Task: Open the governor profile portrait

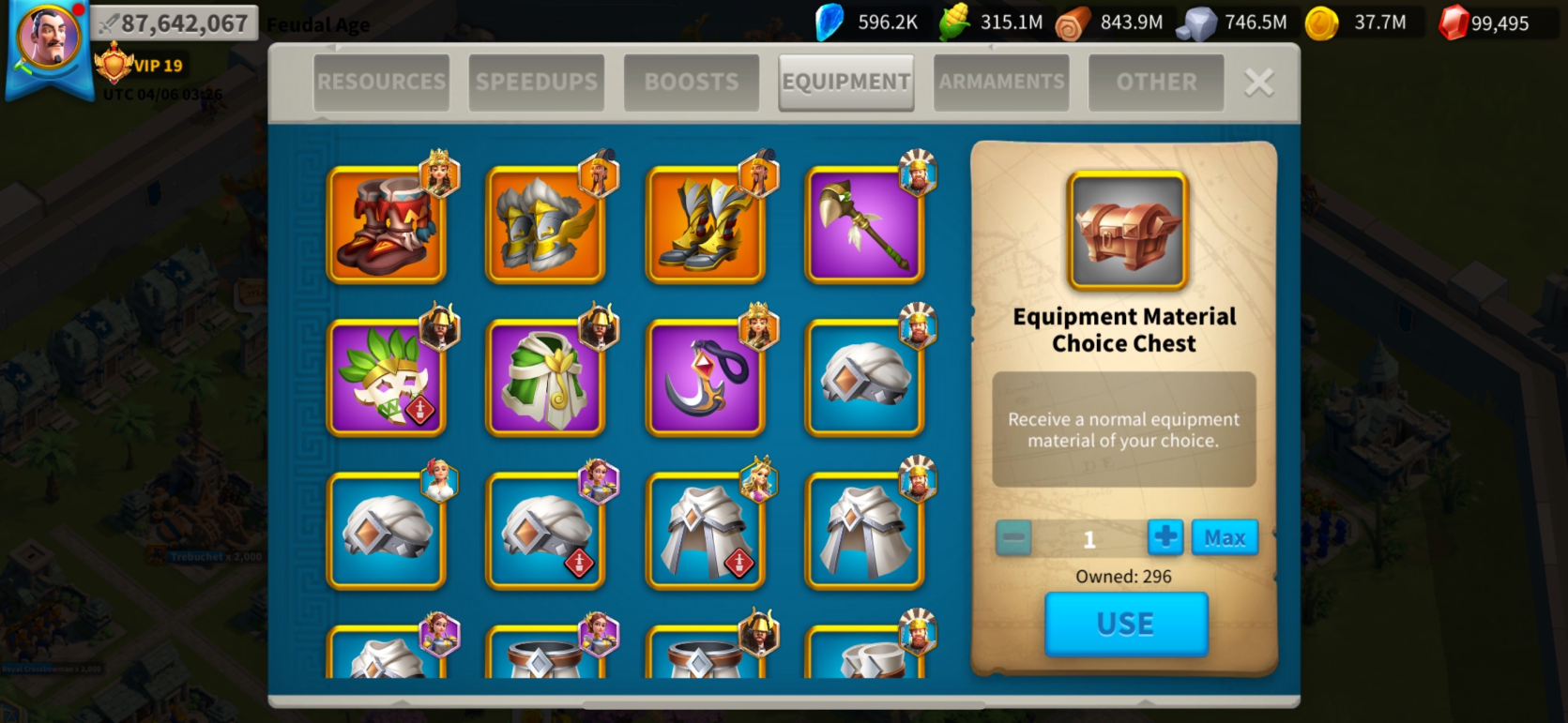Action: coord(49,39)
